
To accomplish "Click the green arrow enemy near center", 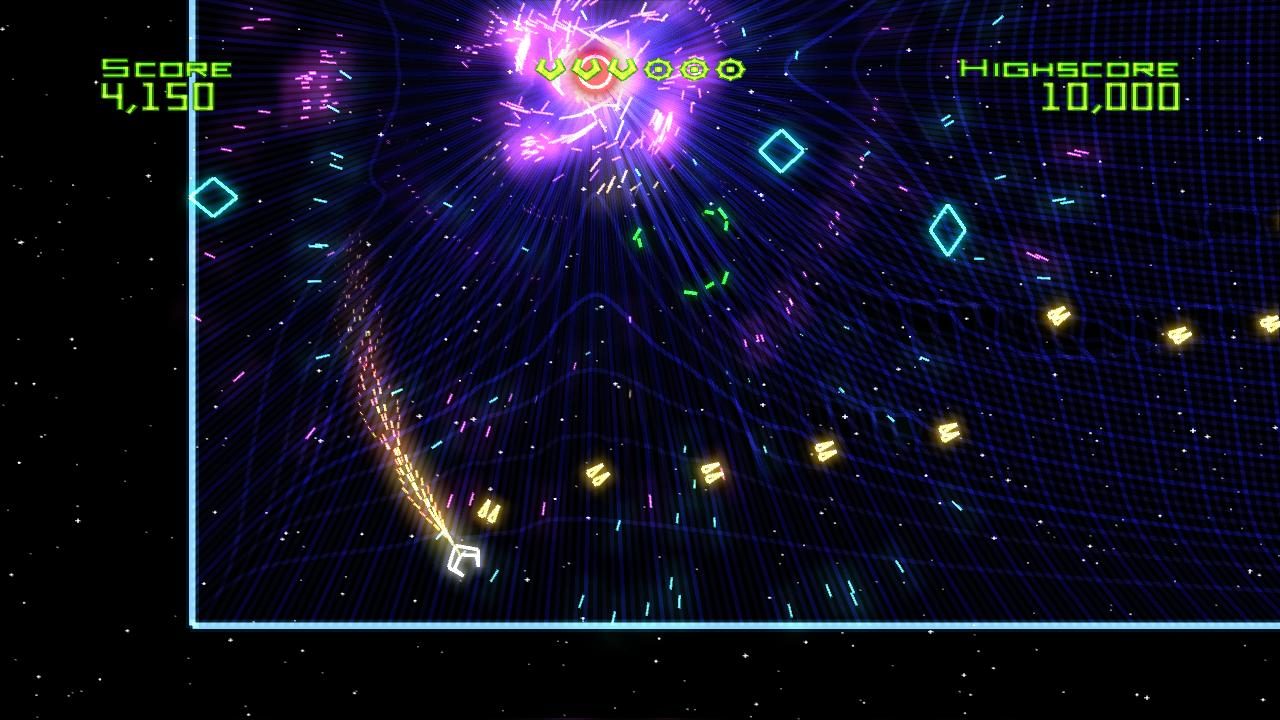I will 638,238.
